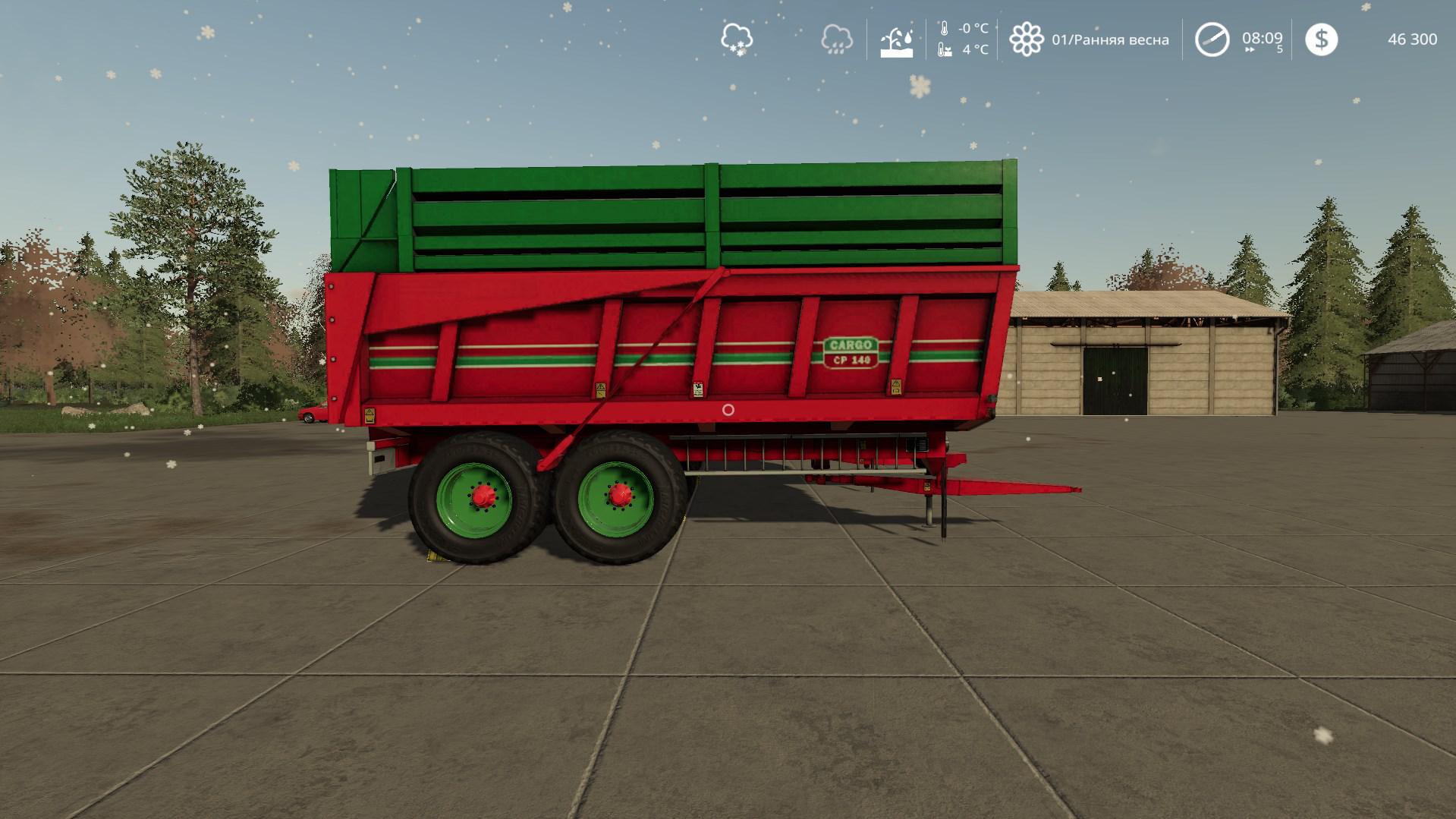
Task: Select the rain cloud forecast icon
Action: [836, 39]
